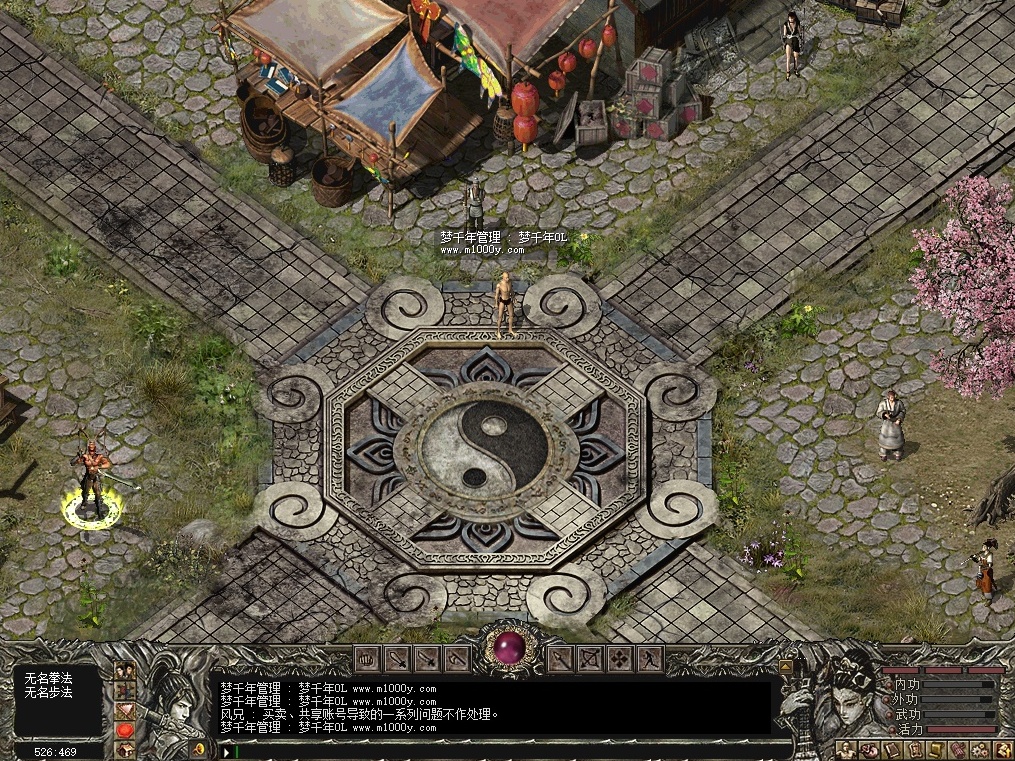
Task: Open the gears settings icon
Action: pyautogui.click(x=980, y=750)
